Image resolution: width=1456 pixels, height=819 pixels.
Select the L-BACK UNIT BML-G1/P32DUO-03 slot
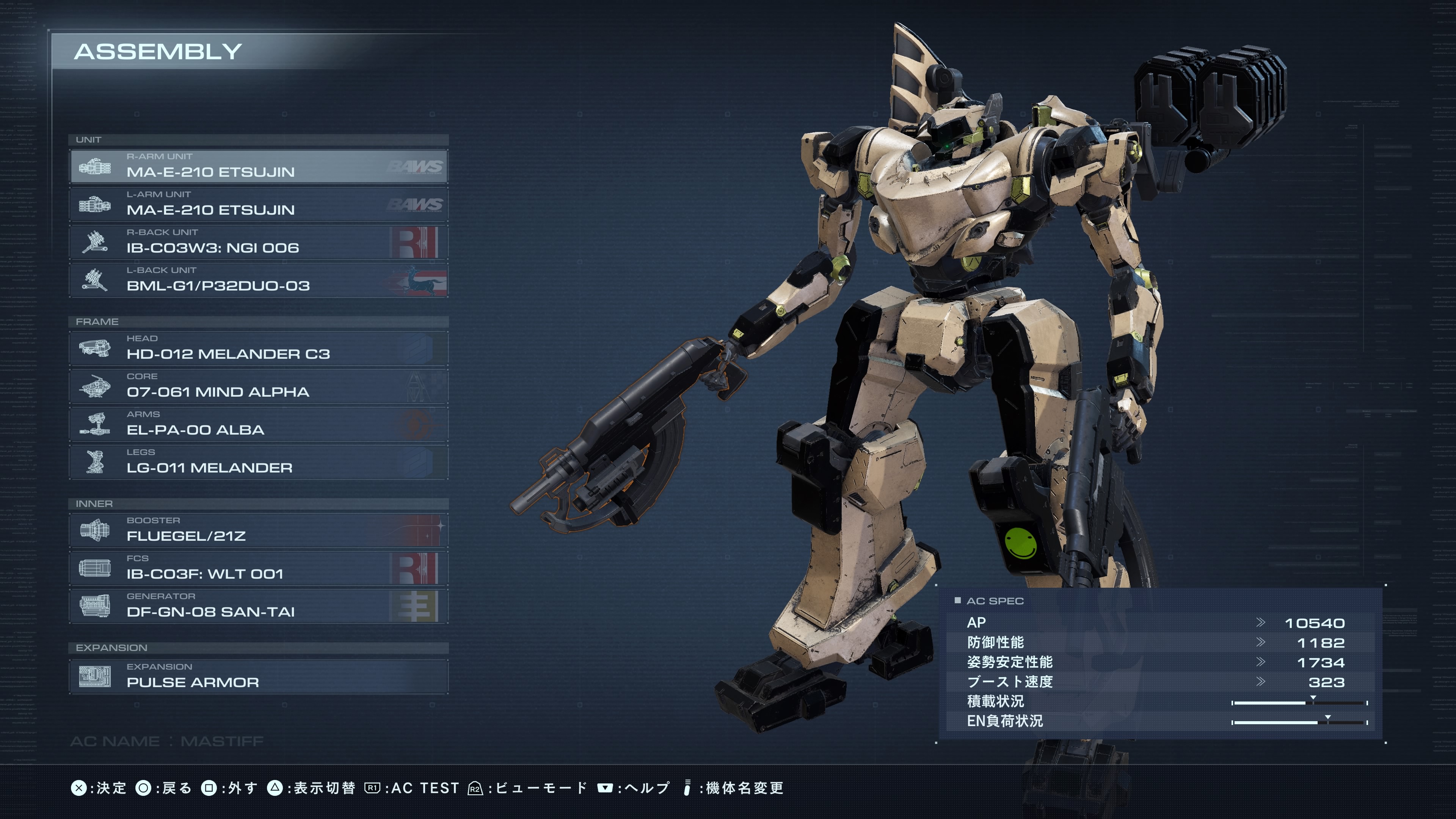click(x=259, y=280)
